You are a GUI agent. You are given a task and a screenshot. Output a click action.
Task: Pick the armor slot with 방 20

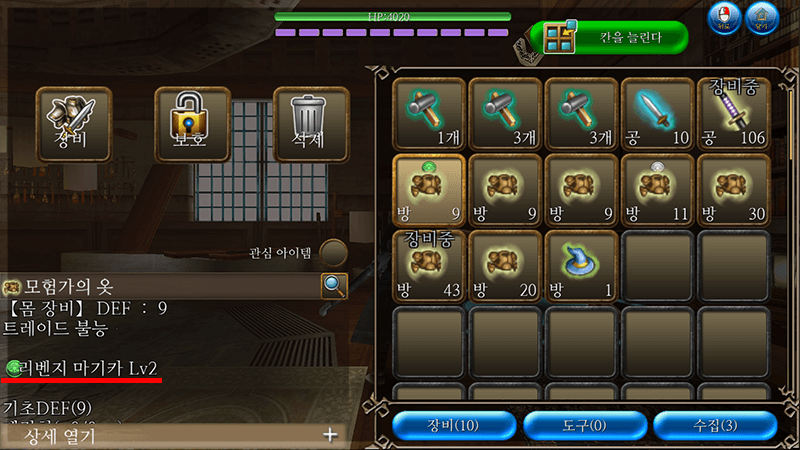click(505, 266)
